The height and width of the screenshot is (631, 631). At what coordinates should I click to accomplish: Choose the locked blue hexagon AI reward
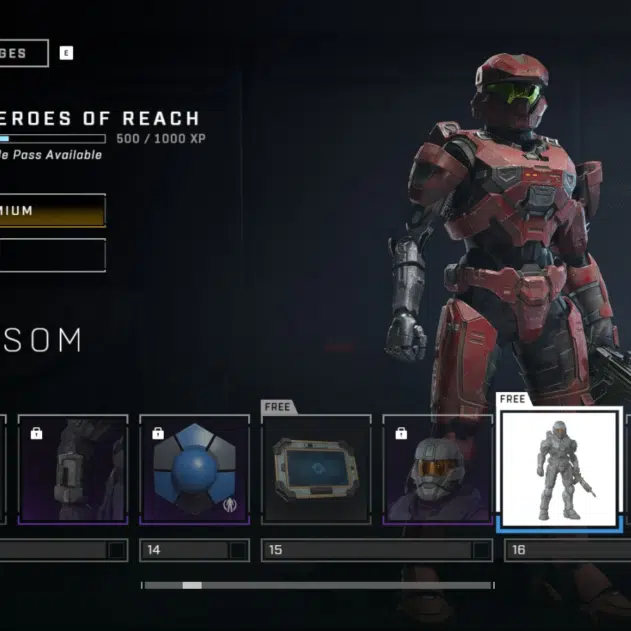click(195, 469)
